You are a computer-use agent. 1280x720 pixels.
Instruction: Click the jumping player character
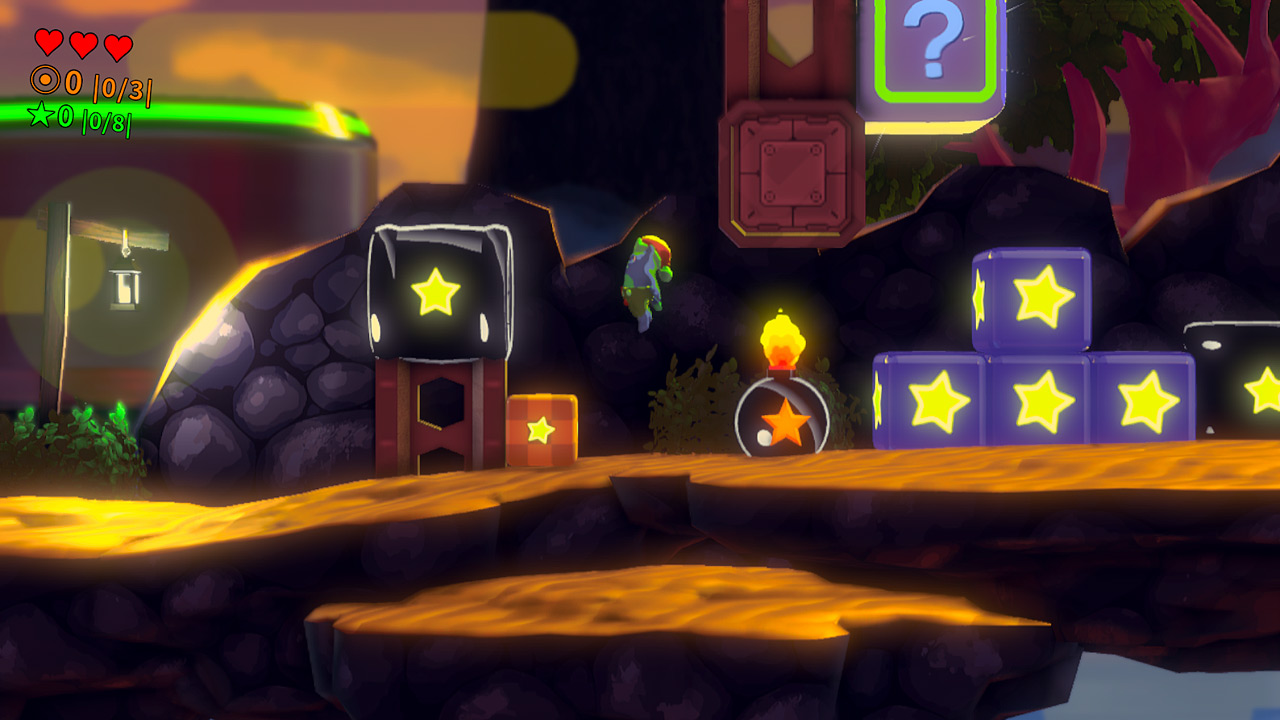[x=649, y=276]
